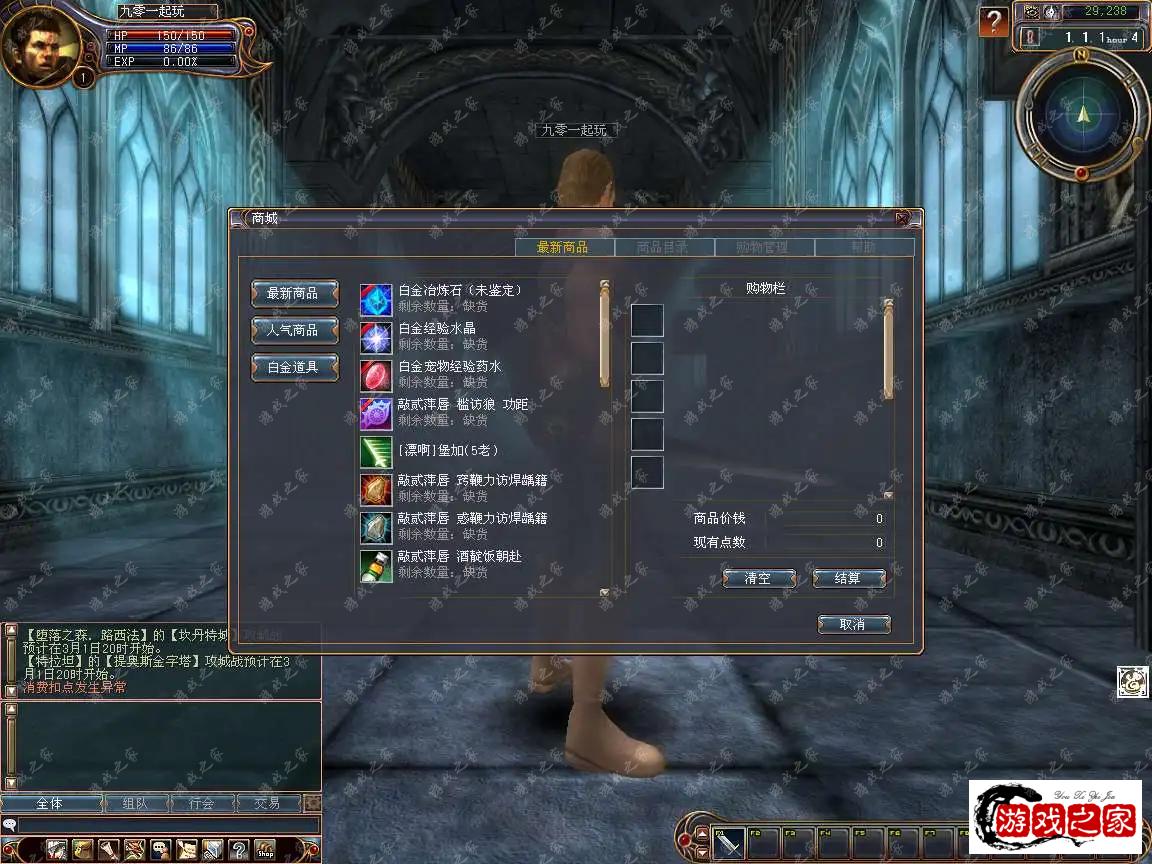Open help via orange question mark icon

993,21
